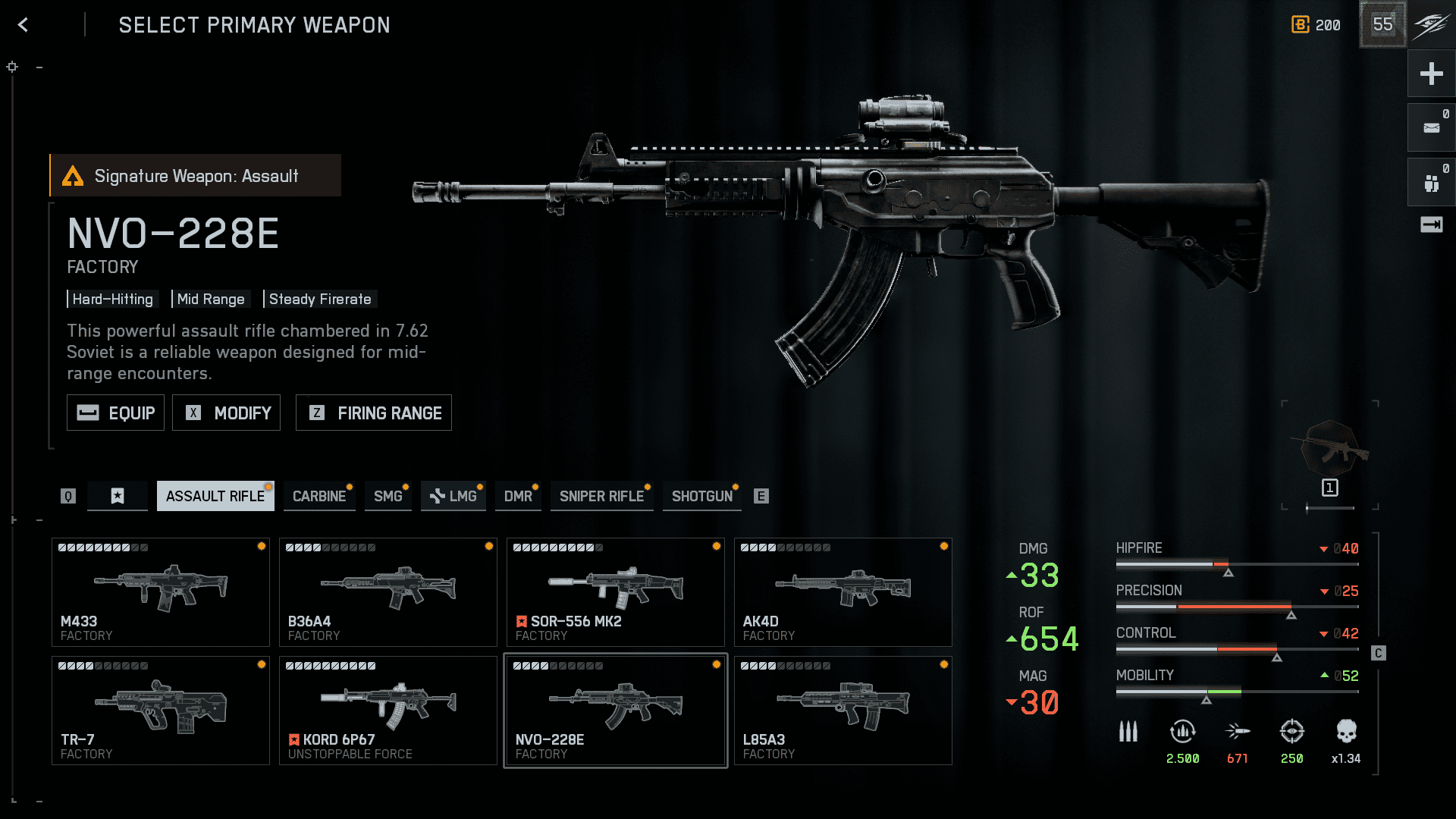Select the LMG category tab
Viewport: 1456px width, 819px height.
(453, 496)
